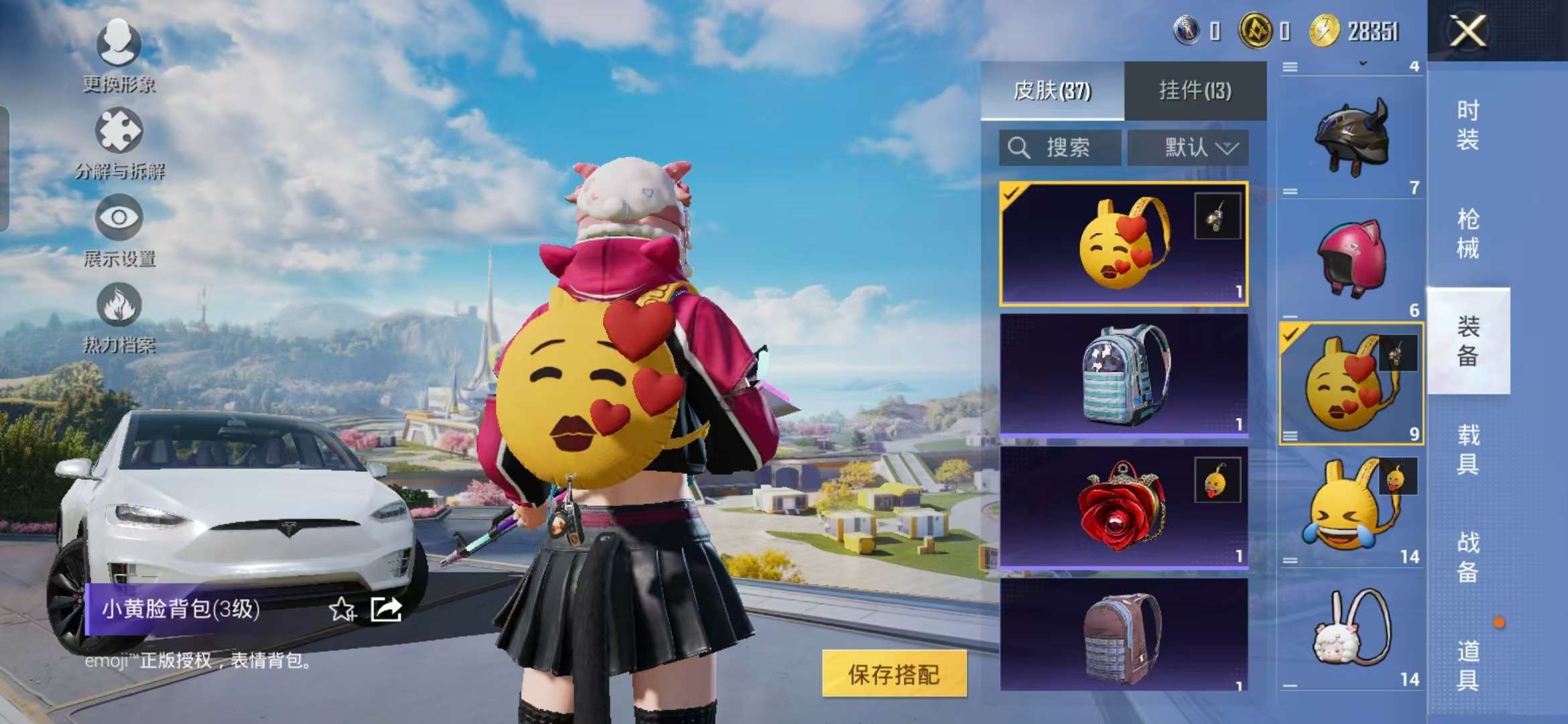Select the laughing-crying emoji backpack
The width and height of the screenshot is (1568, 724).
pyautogui.click(x=1351, y=507)
